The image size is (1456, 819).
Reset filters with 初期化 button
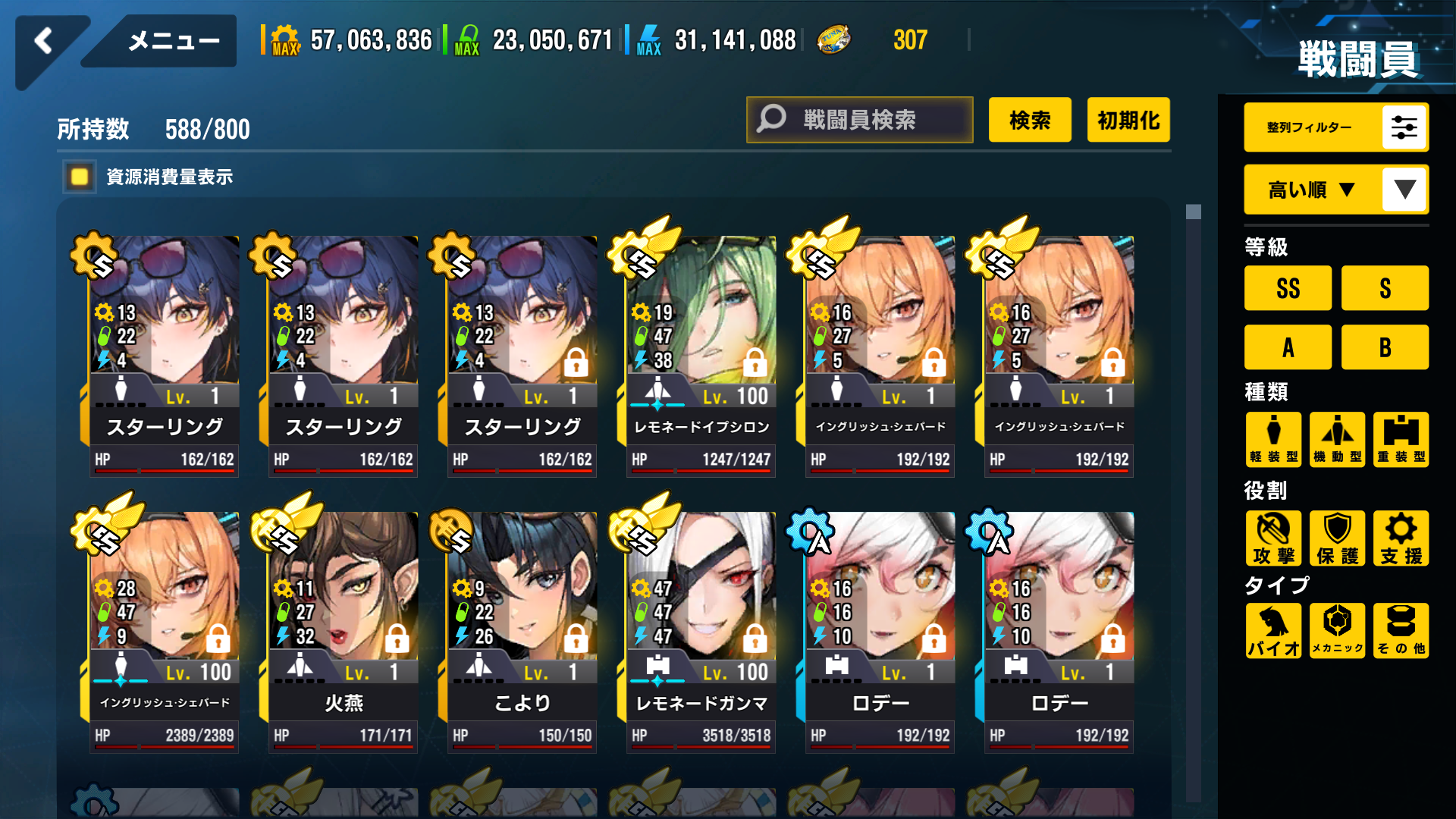[x=1128, y=120]
